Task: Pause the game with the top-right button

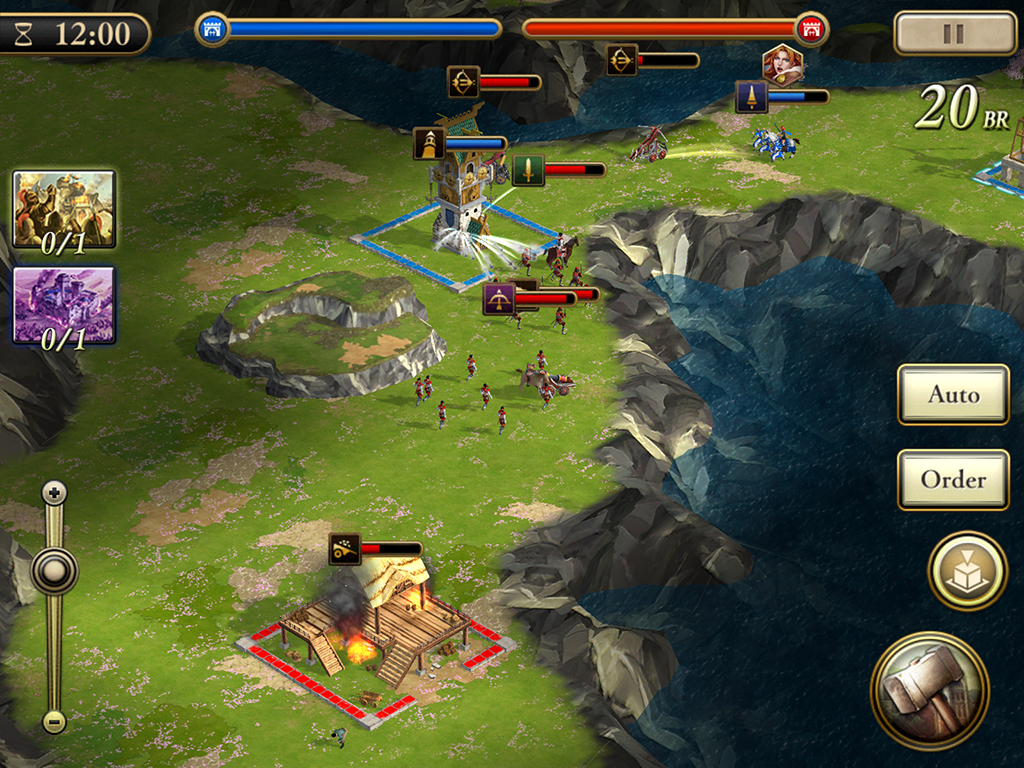Action: click(954, 34)
